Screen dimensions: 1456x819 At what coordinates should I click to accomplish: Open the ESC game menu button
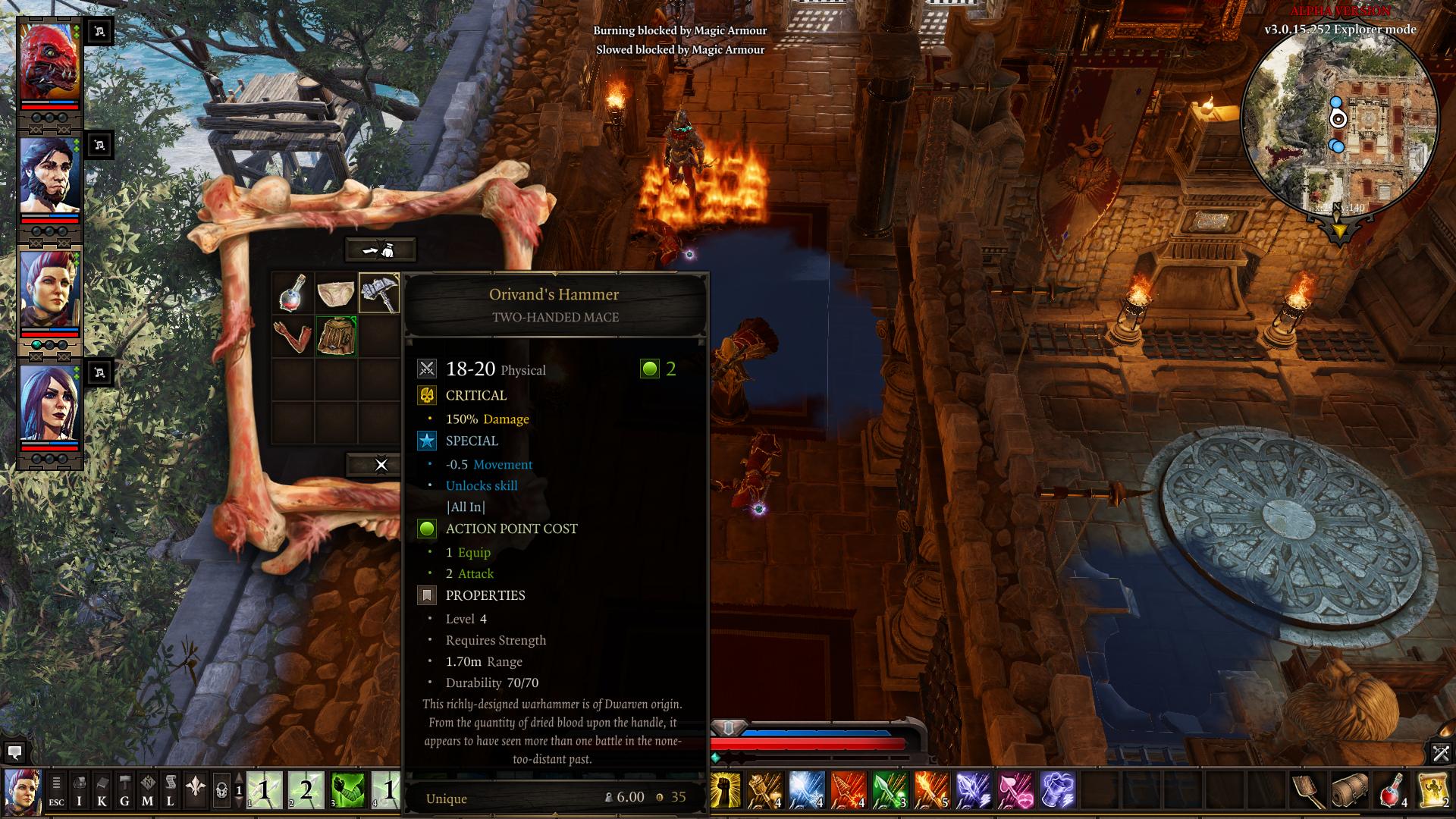click(x=56, y=790)
